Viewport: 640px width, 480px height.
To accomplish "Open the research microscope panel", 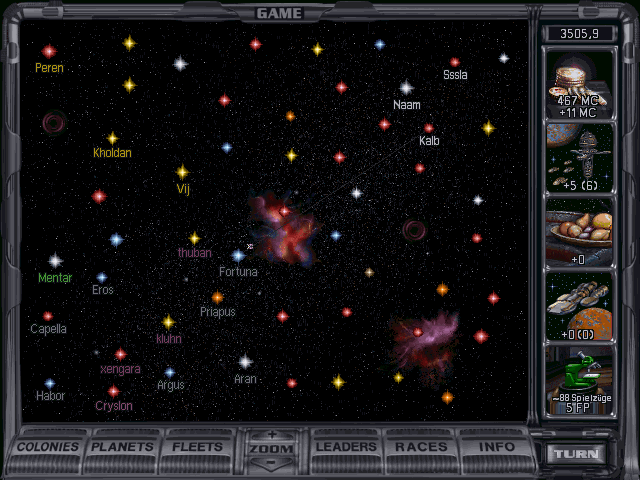I will click(x=579, y=379).
